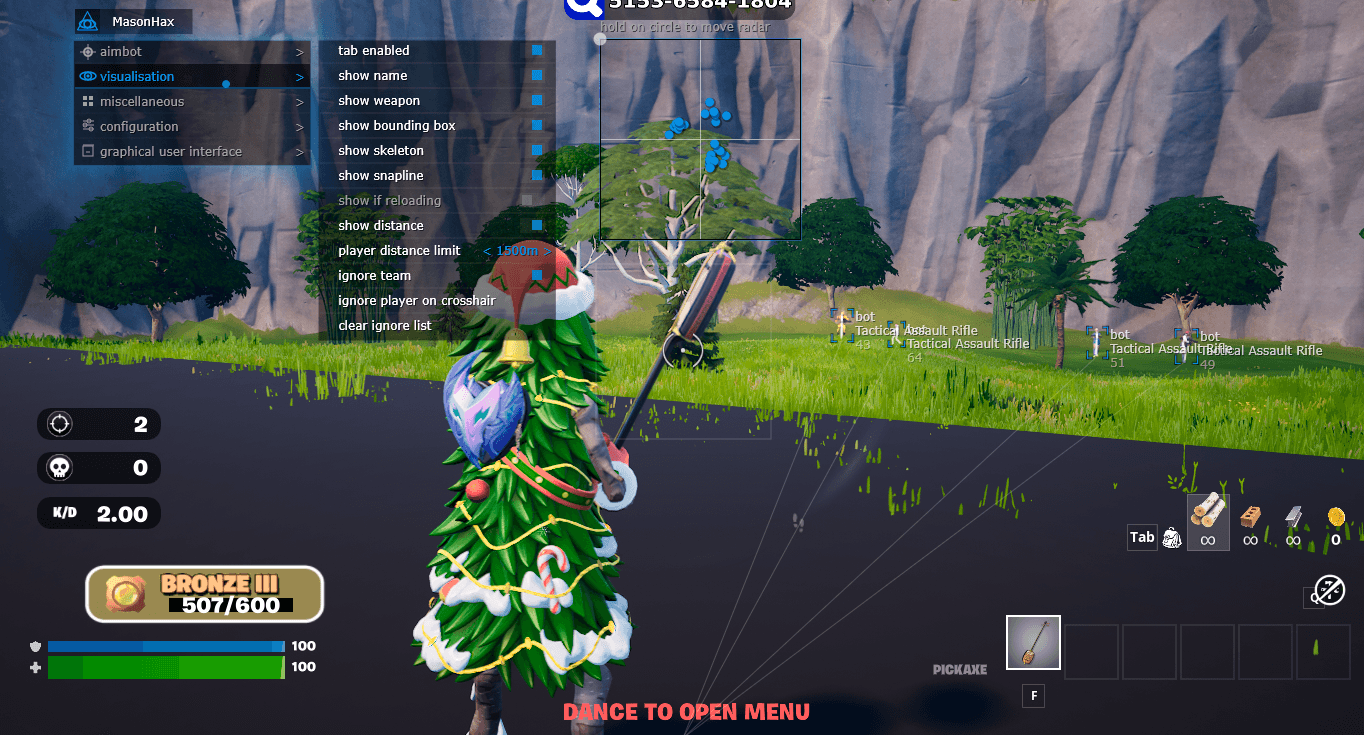
Task: Click the radar minimap at the top
Action: pos(700,139)
